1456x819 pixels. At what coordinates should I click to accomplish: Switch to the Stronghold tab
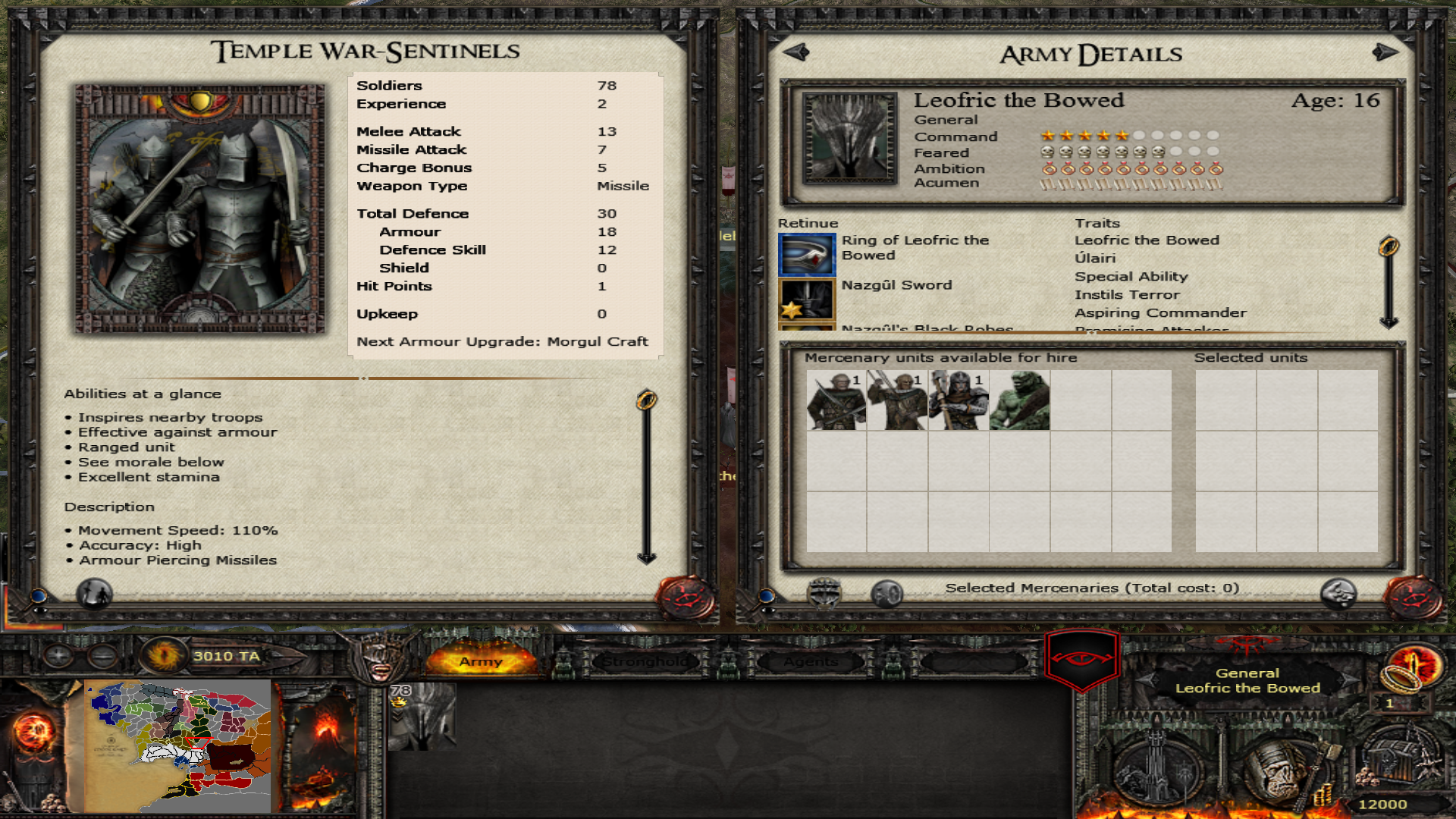pos(646,661)
